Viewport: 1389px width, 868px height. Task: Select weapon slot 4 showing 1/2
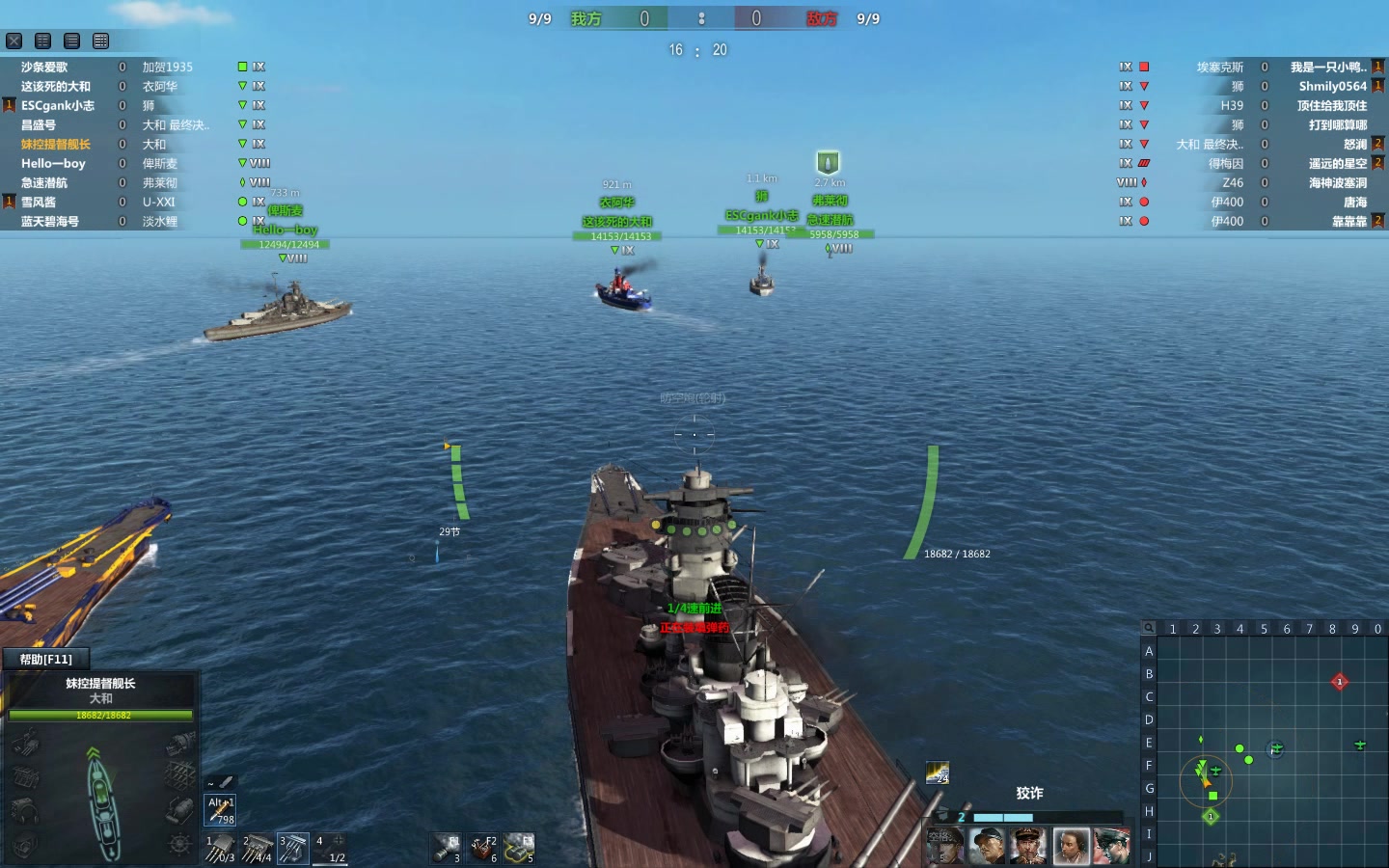coord(330,848)
